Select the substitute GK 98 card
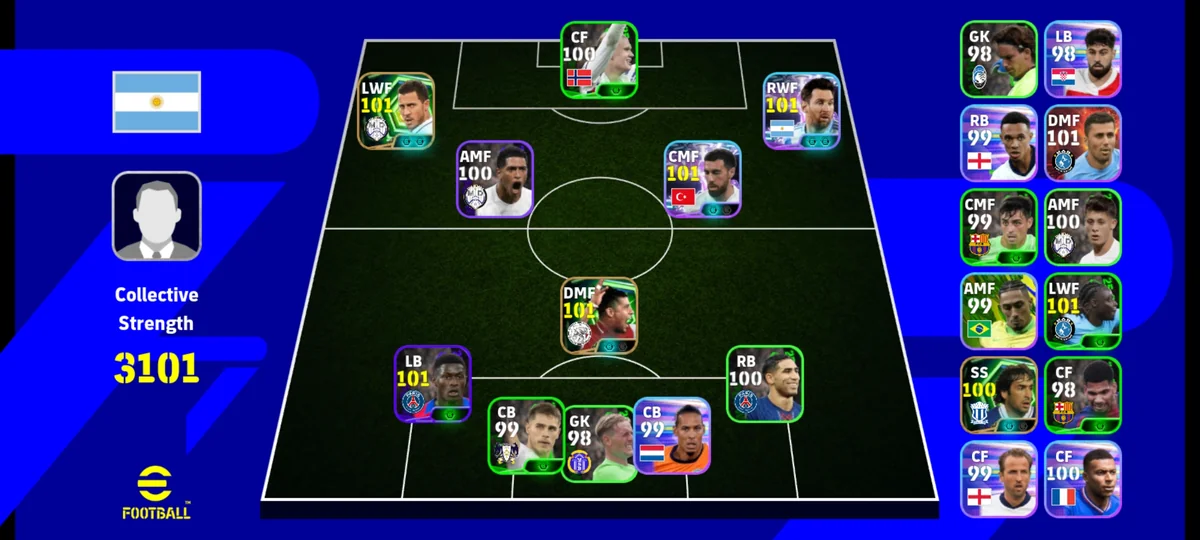Viewport: 1200px width, 540px height. point(999,59)
